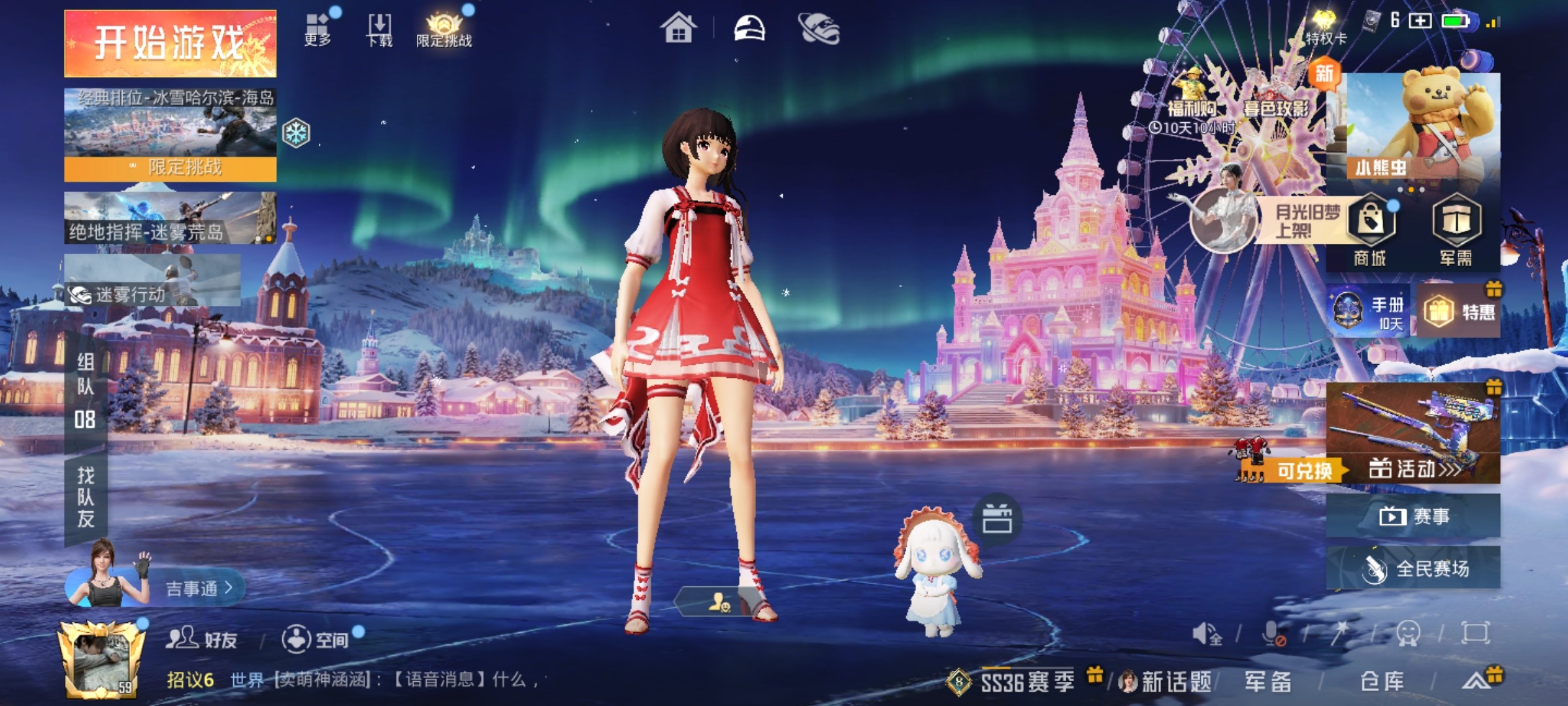Open the 手册 handbook pass
The width and height of the screenshot is (1568, 706).
1369,312
